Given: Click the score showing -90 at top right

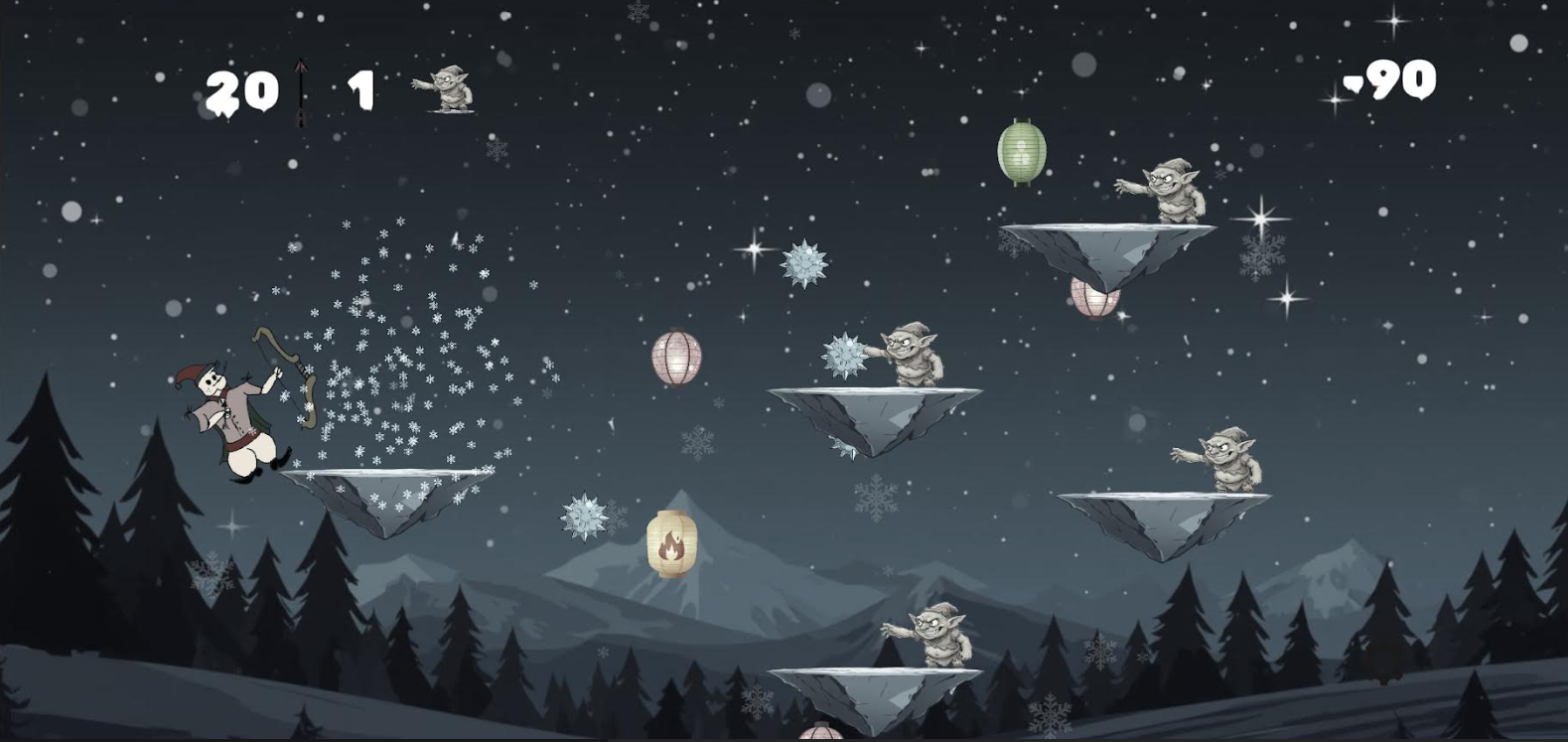Looking at the screenshot, I should tap(1390, 82).
